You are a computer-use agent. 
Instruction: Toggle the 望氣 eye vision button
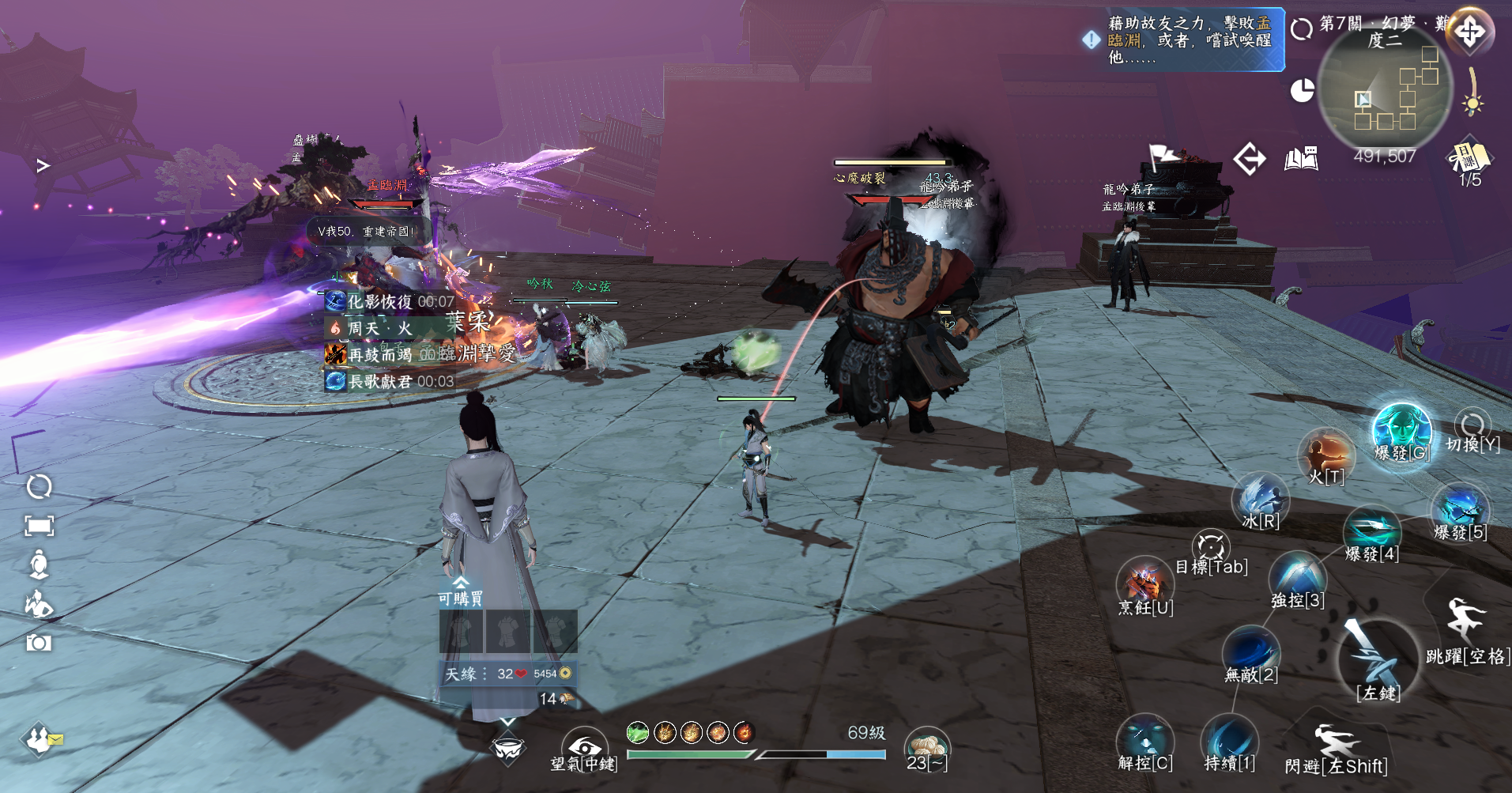584,747
